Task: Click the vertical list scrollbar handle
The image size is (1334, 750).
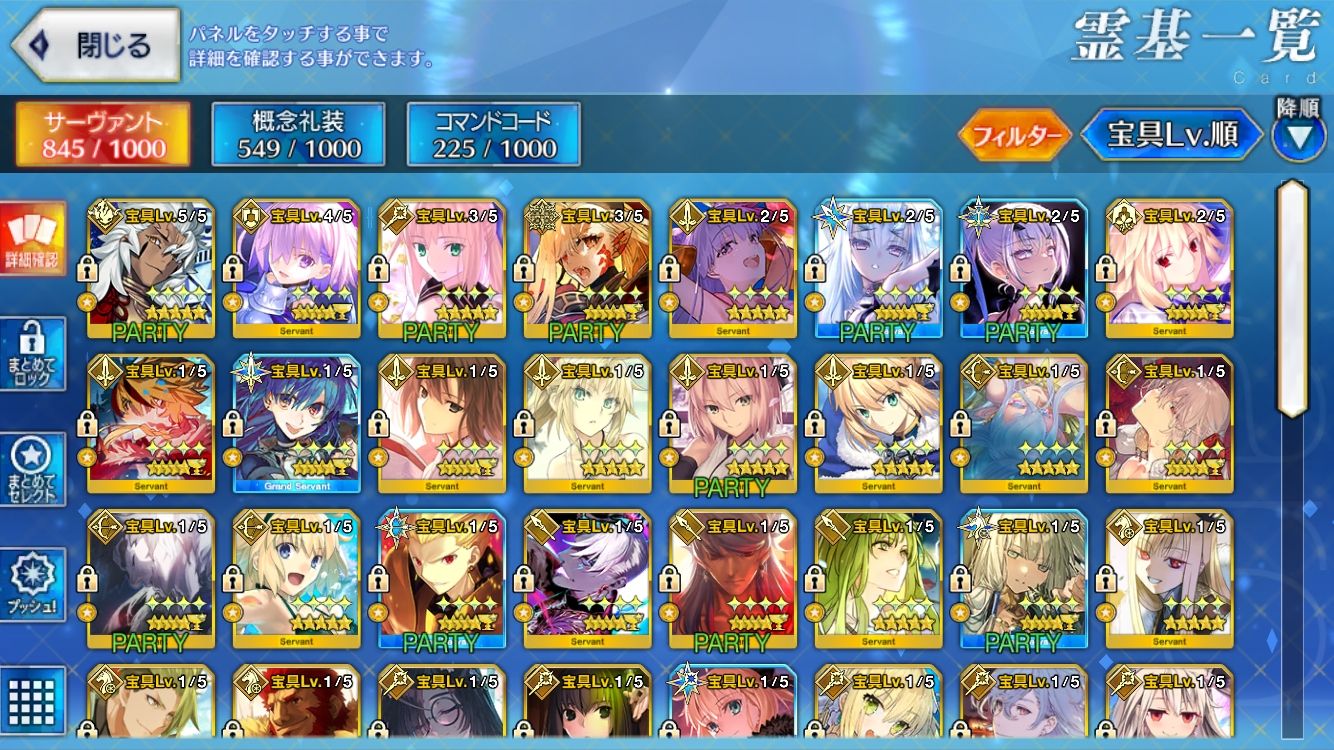Action: click(1292, 298)
